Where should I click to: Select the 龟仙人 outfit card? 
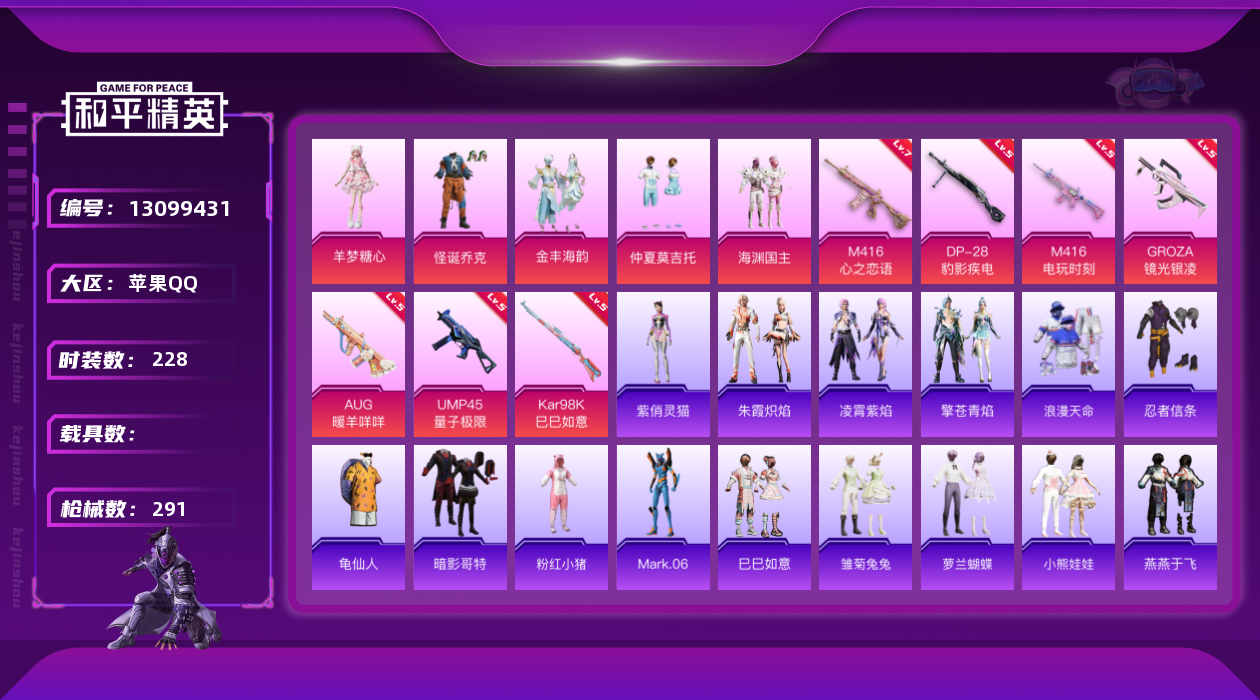(358, 517)
